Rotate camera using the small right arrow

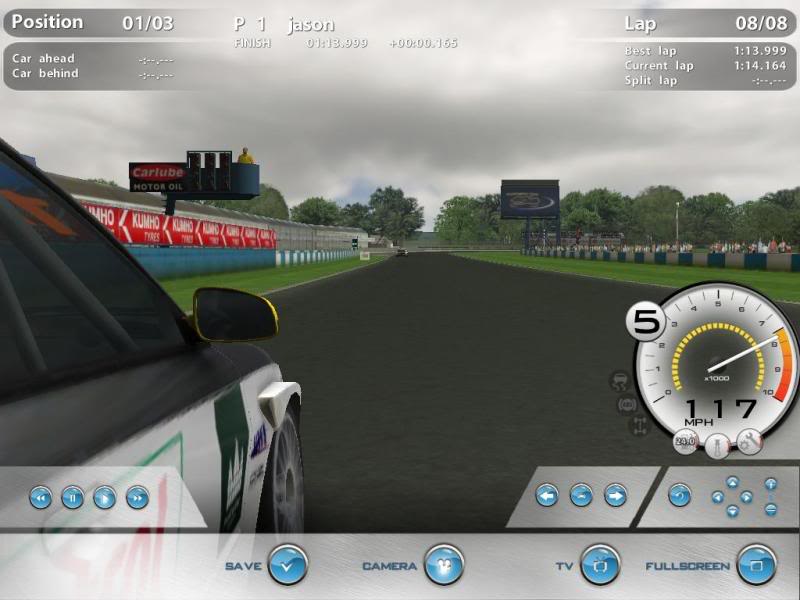pos(747,496)
